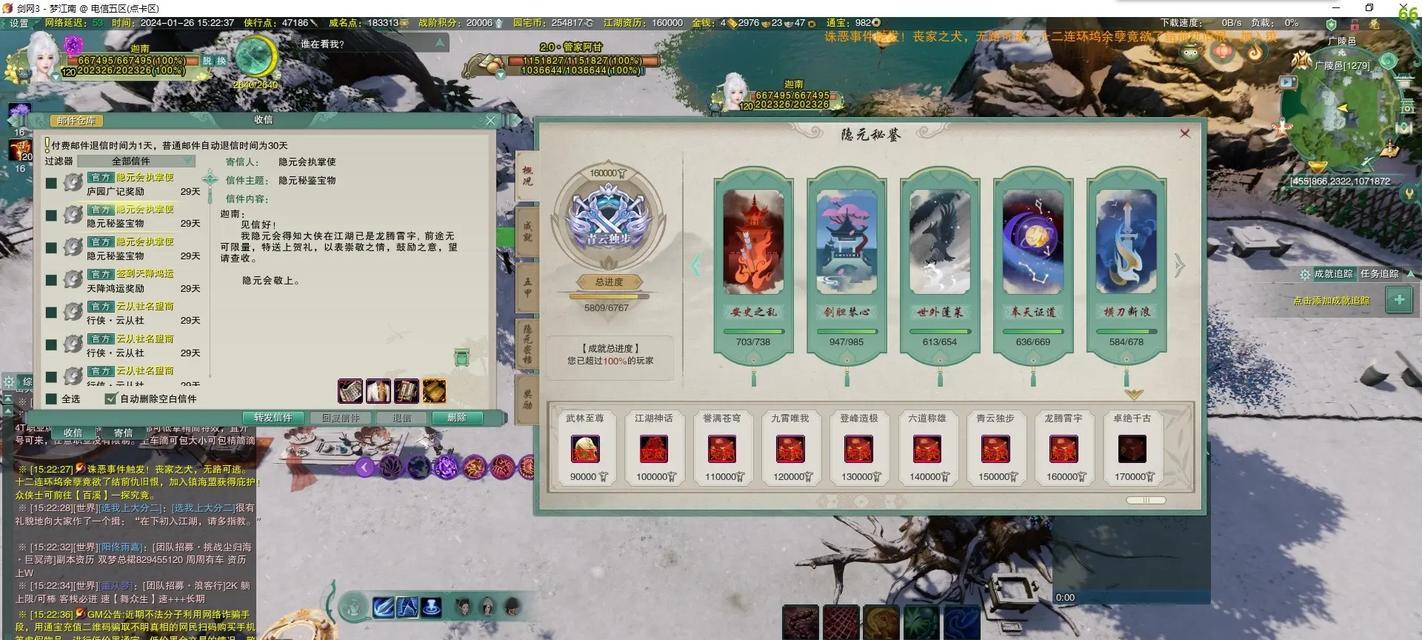Select the 卓绝千古 170000 reward box
Image resolution: width=1422 pixels, height=640 pixels.
coord(1132,449)
